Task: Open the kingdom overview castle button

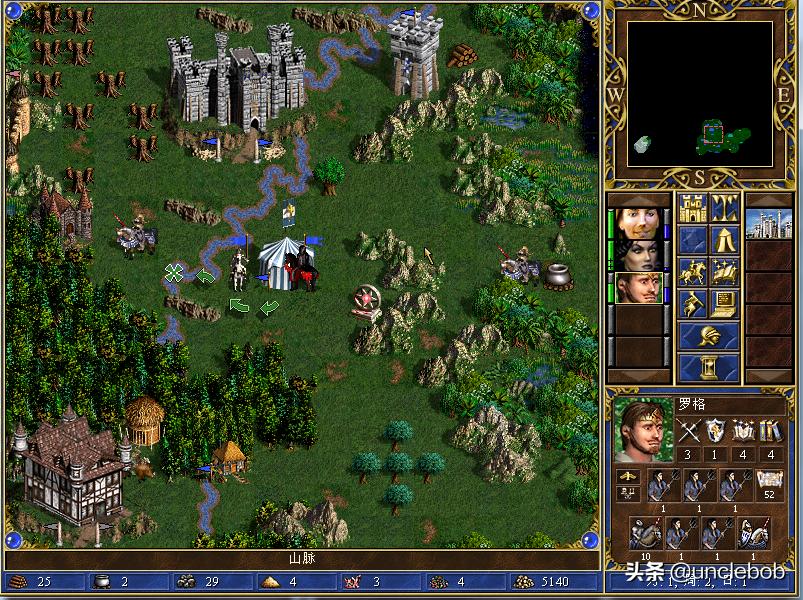Action: (692, 208)
